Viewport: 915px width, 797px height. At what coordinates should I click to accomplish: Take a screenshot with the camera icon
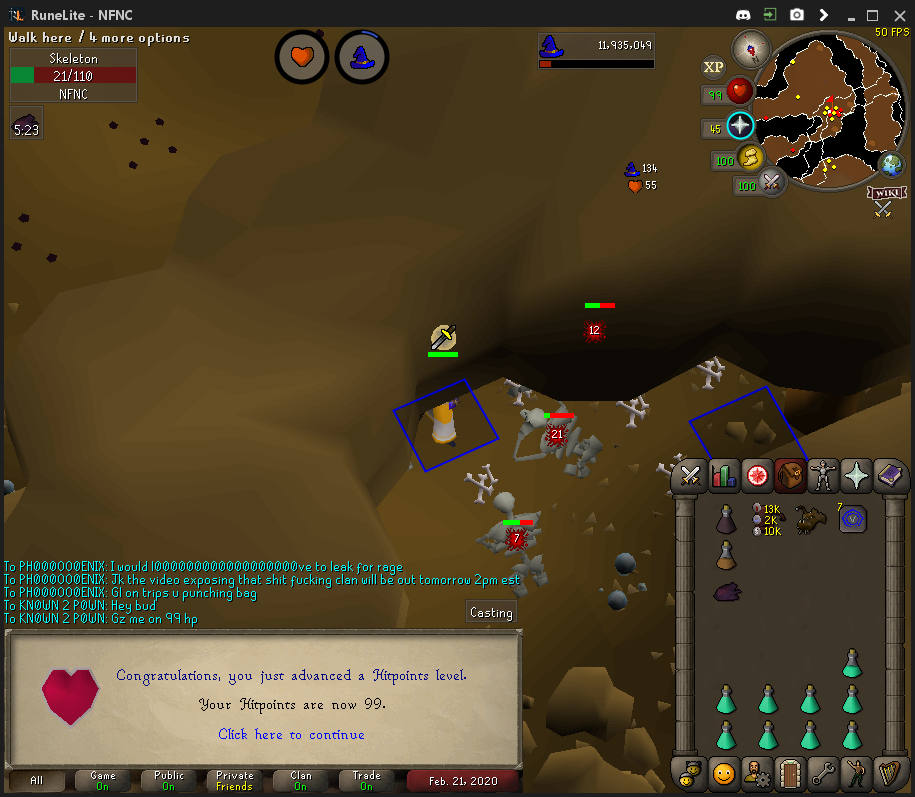pos(797,15)
